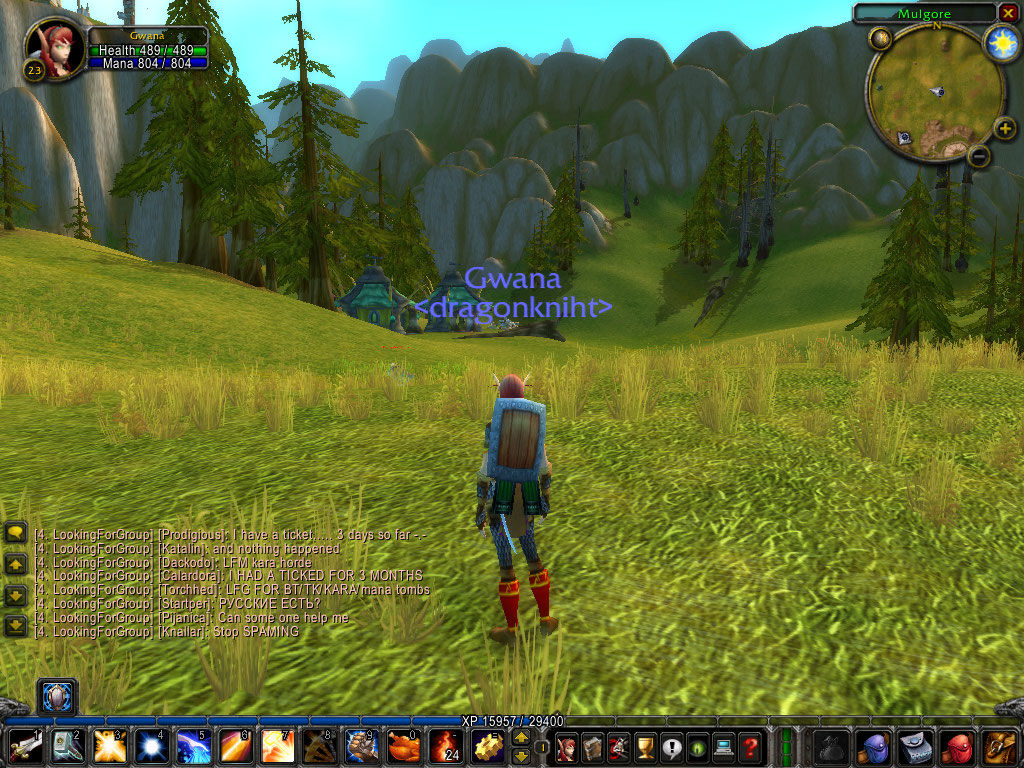Open the quest log goblet button
Screen dimensions: 1024x768
[x=645, y=746]
